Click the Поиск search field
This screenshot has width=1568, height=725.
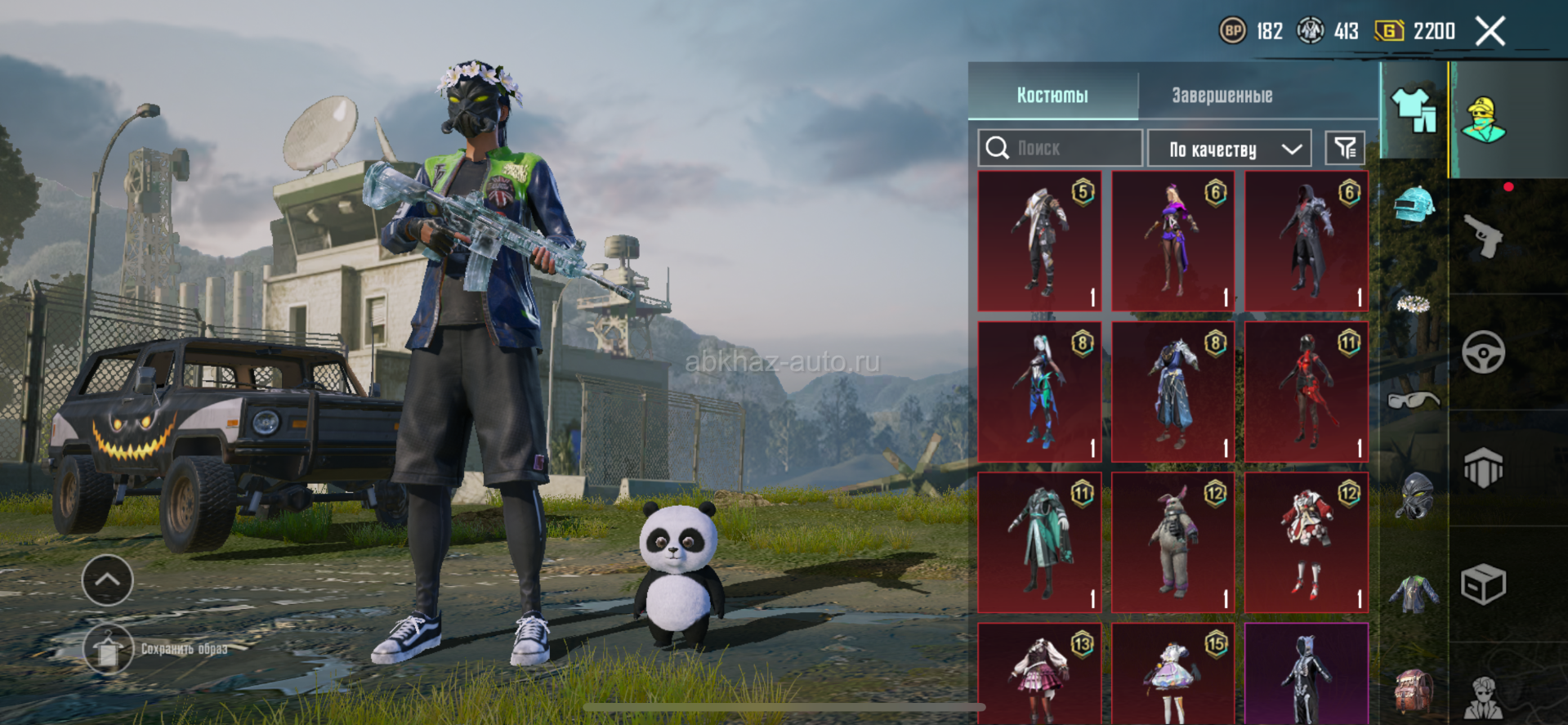click(x=1060, y=148)
